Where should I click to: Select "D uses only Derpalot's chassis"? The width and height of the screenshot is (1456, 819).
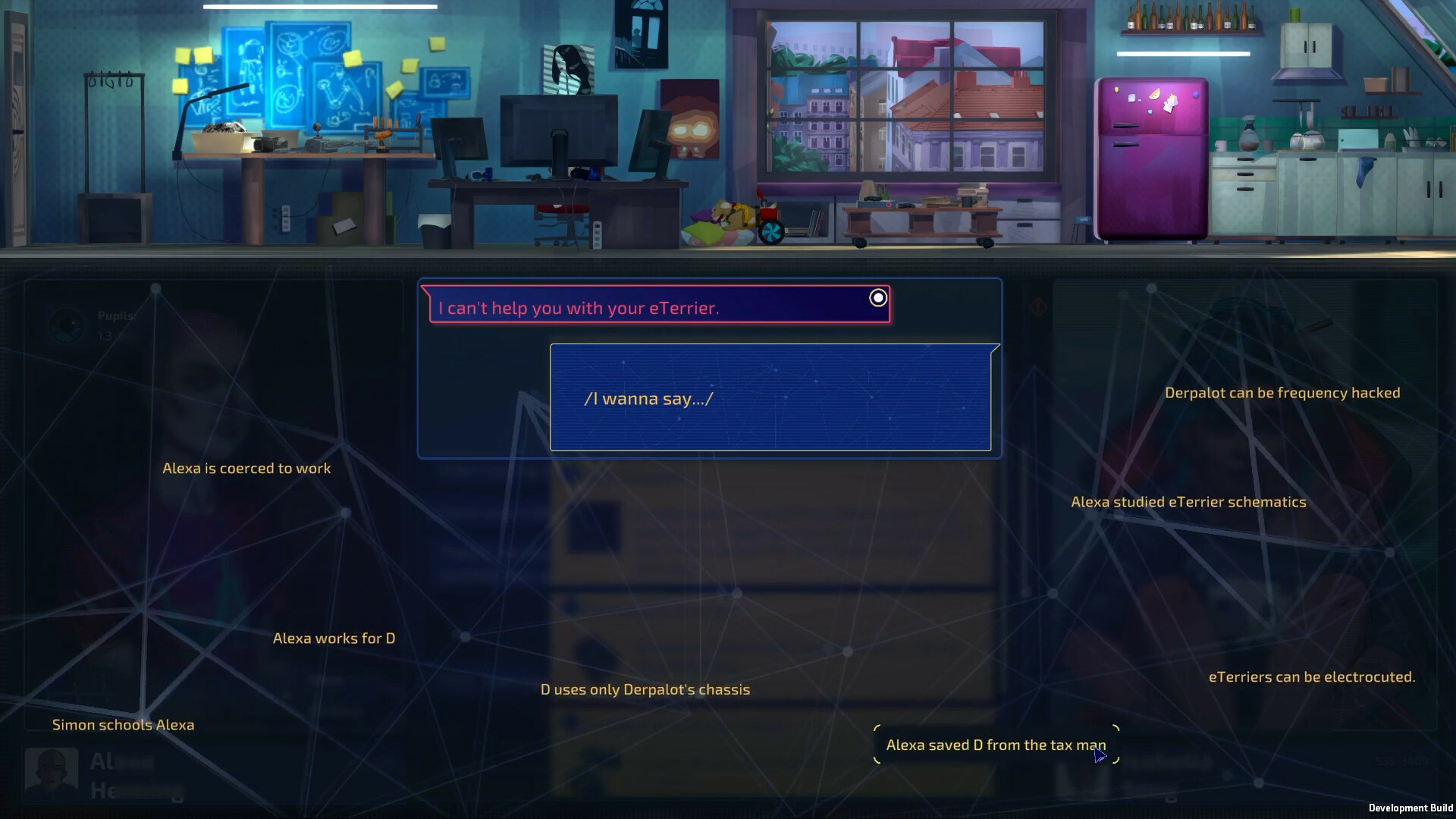645,689
